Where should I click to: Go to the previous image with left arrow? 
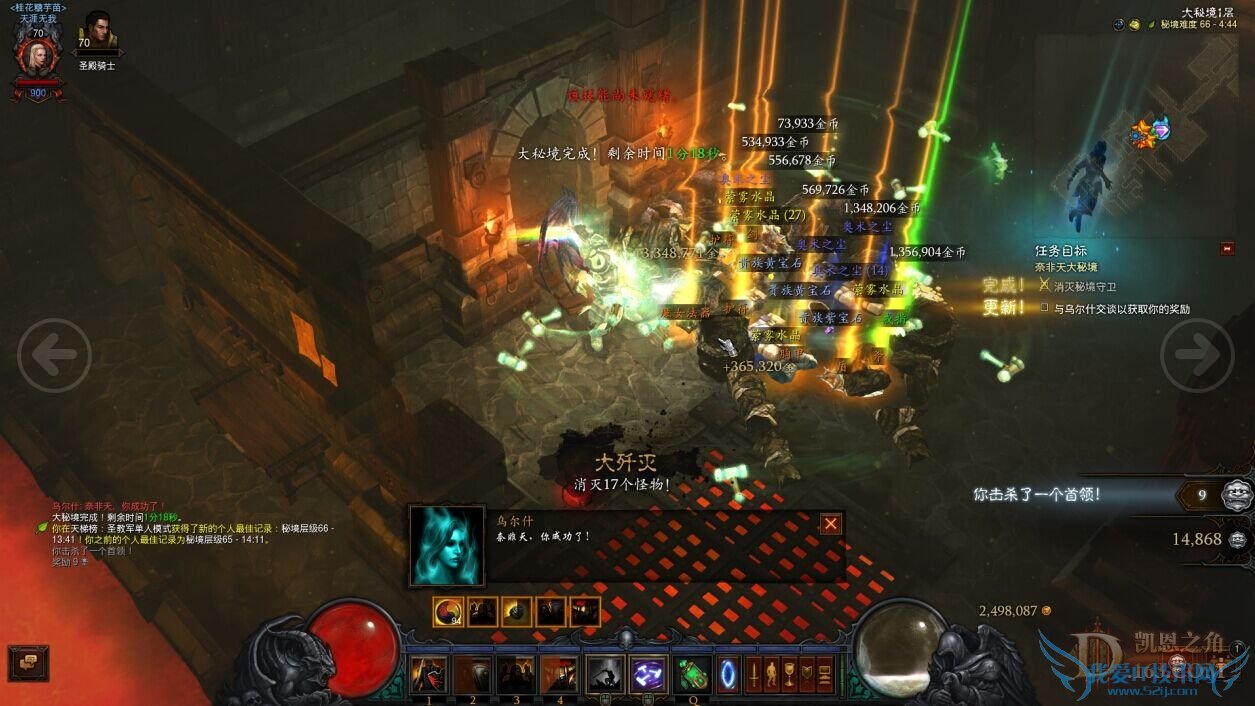click(54, 355)
